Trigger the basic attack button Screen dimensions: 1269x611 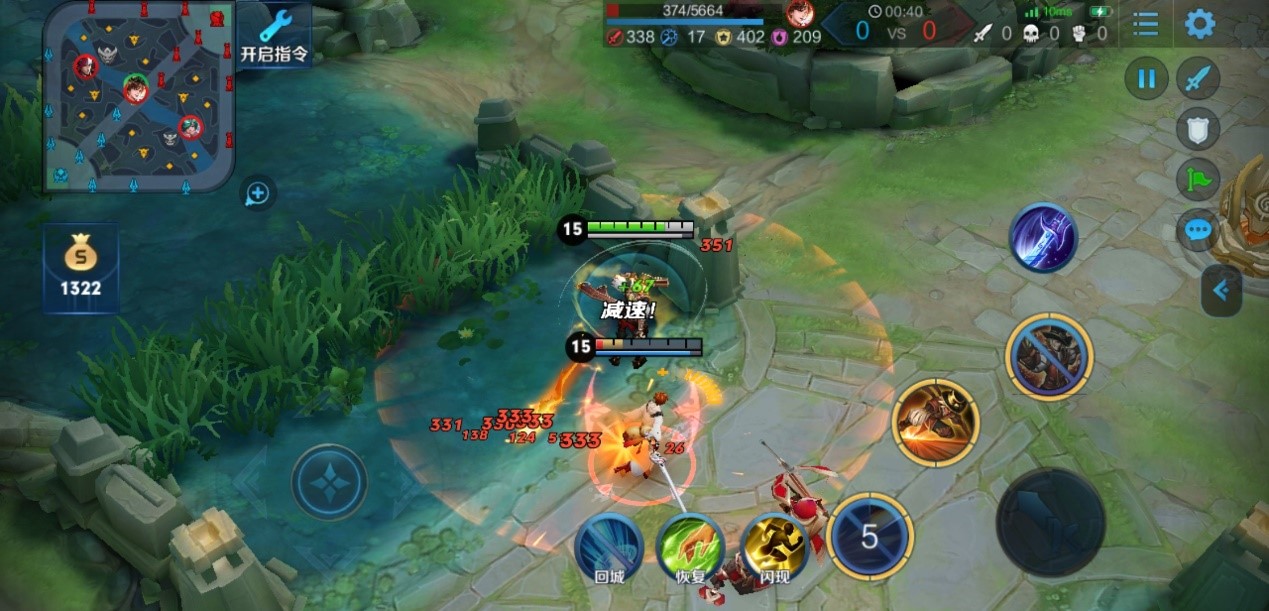tap(1050, 521)
